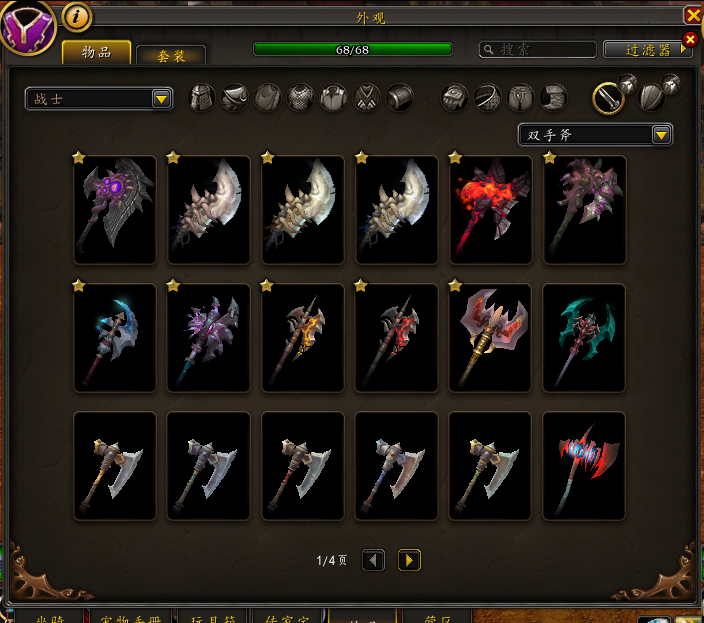704x623 pixels.
Task: Go to the next appearance page
Action: [409, 560]
